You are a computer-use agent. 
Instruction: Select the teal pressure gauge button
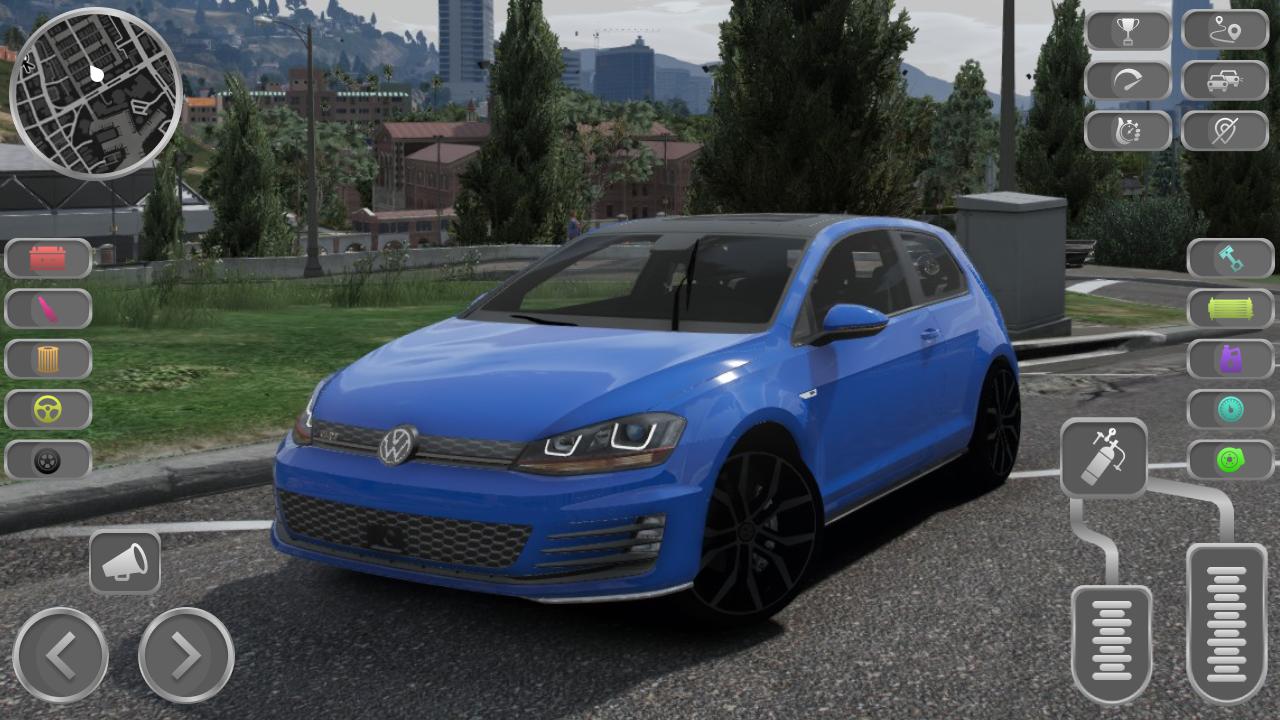coord(1230,409)
